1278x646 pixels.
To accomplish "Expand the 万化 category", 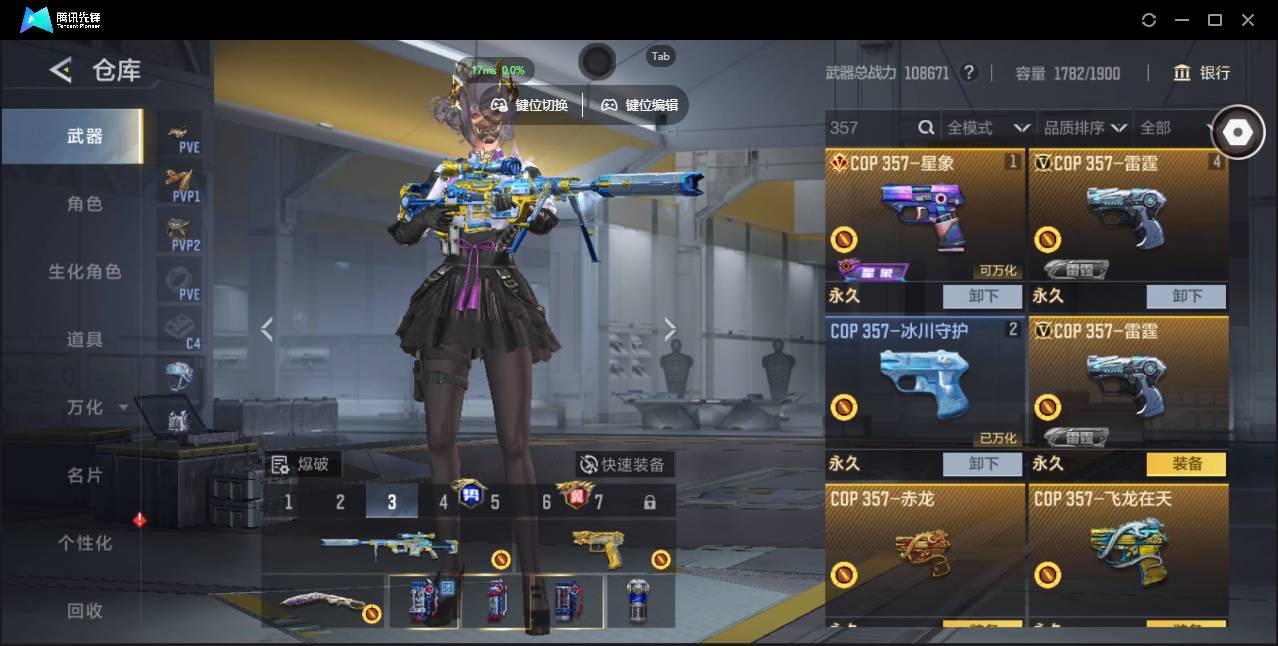I will pyautogui.click(x=94, y=408).
